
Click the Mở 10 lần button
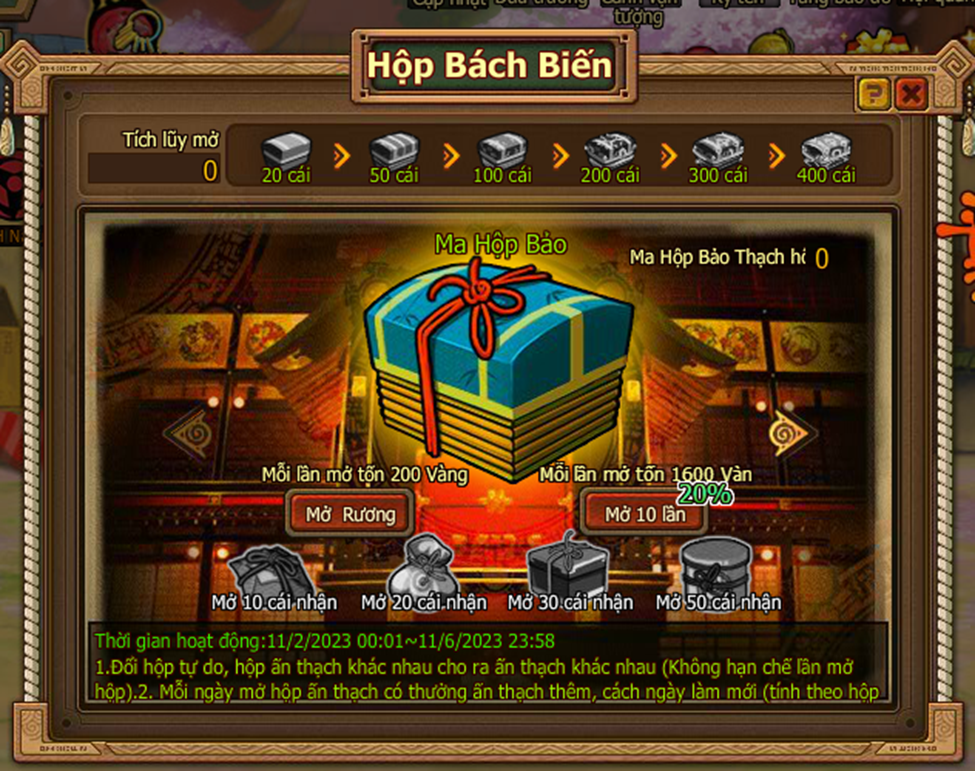coord(645,515)
